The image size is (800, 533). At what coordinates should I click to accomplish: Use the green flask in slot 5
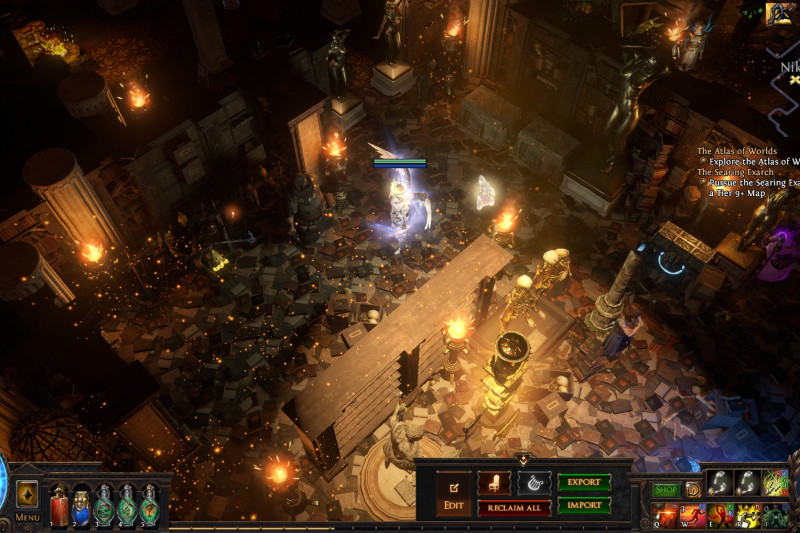pos(149,503)
